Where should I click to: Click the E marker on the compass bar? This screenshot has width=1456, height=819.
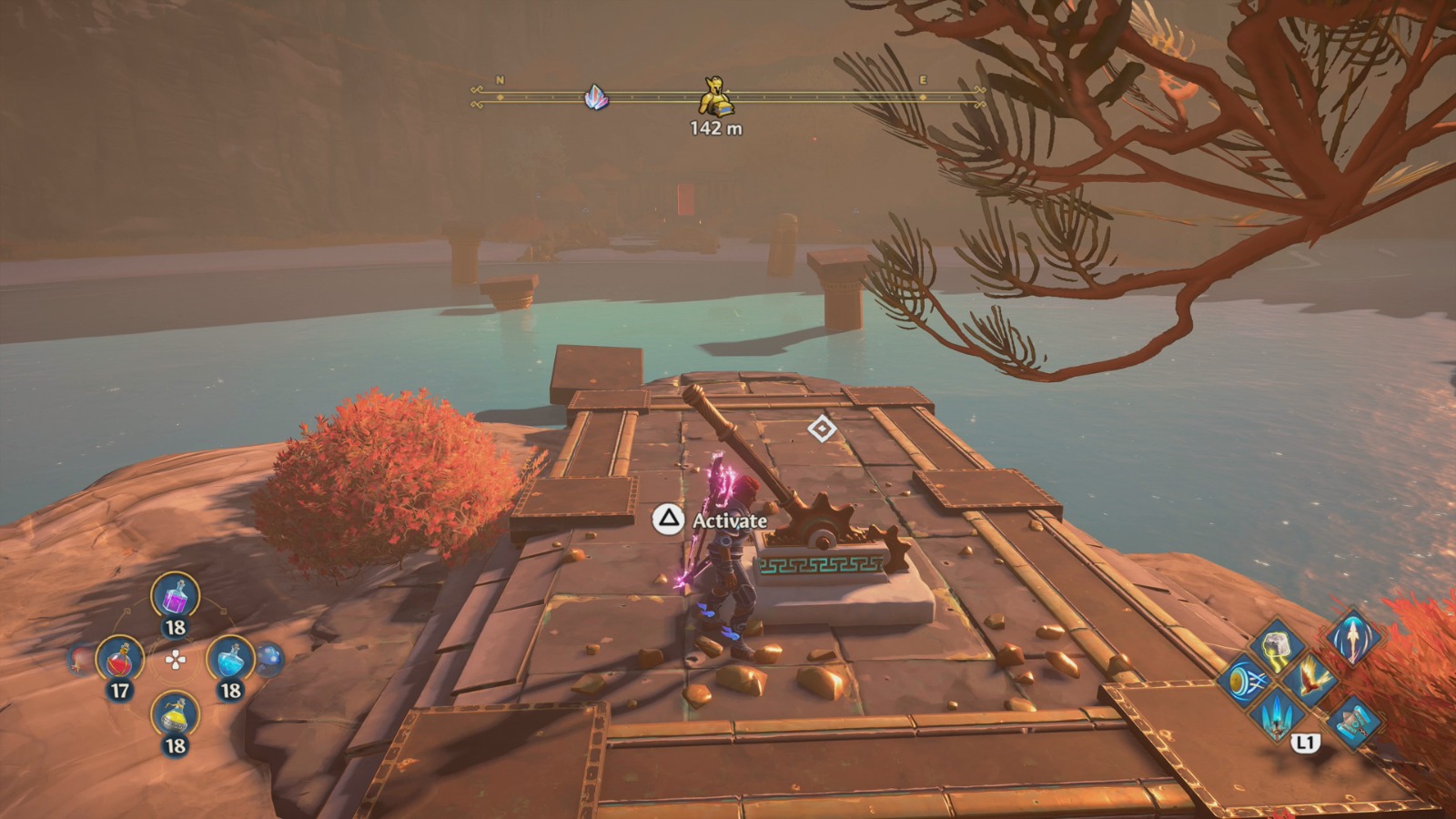(x=922, y=82)
